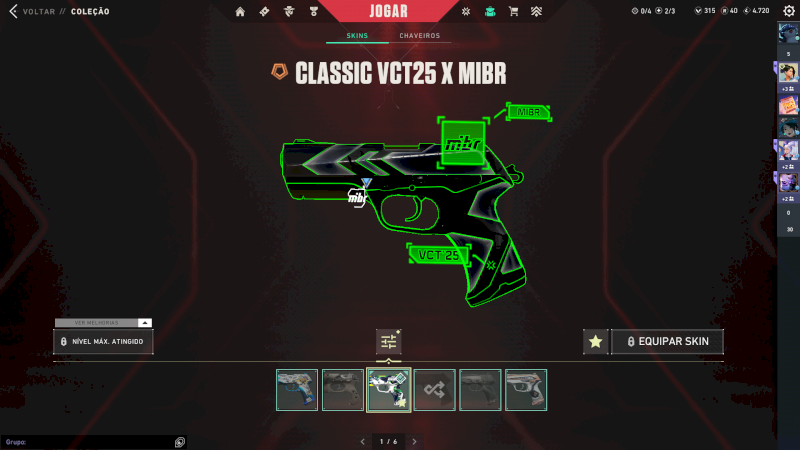Go to the next skin page arrow
Image resolution: width=800 pixels, height=450 pixels.
coord(414,441)
